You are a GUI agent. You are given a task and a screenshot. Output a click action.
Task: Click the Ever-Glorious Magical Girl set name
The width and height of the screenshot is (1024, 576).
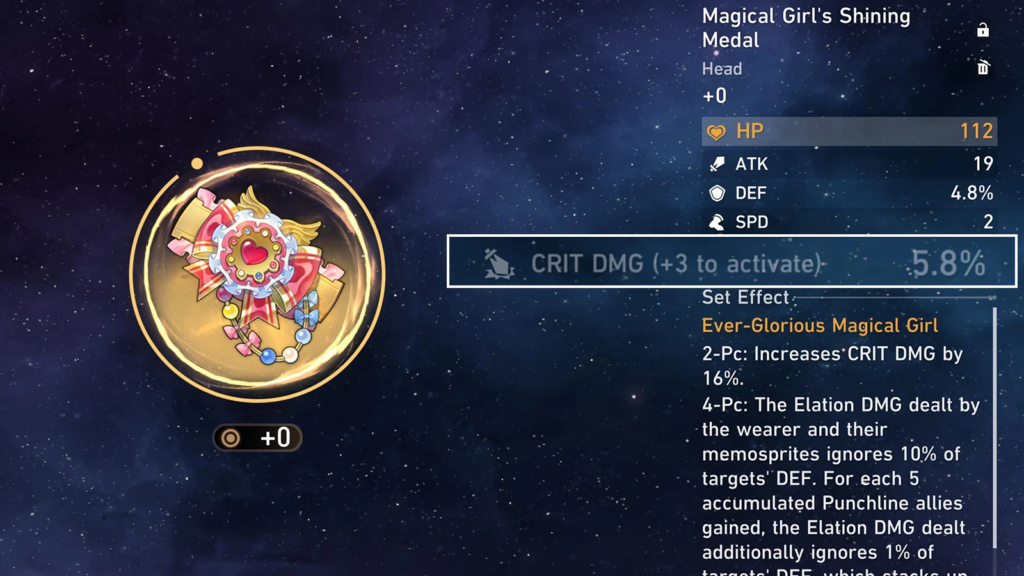pyautogui.click(x=820, y=326)
